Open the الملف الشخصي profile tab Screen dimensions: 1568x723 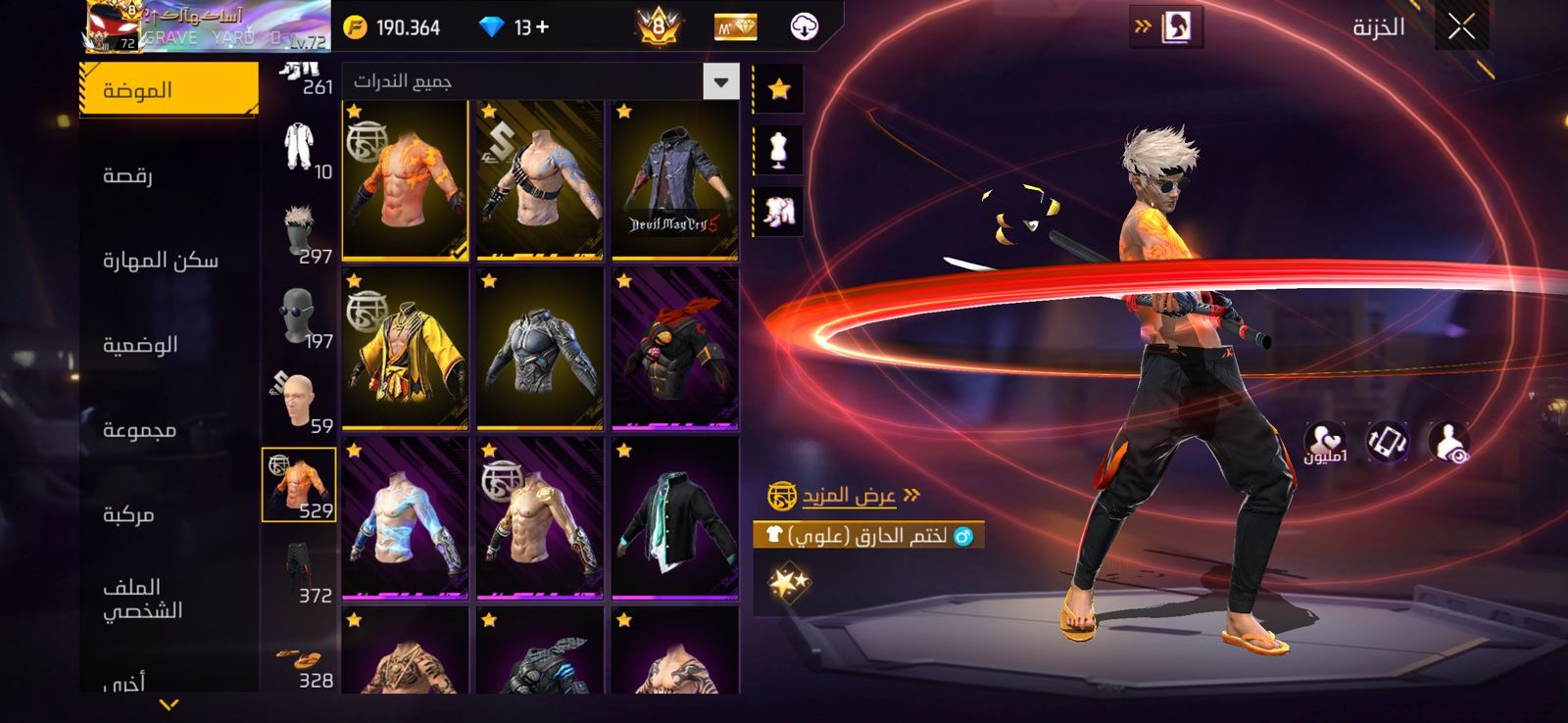[x=143, y=599]
